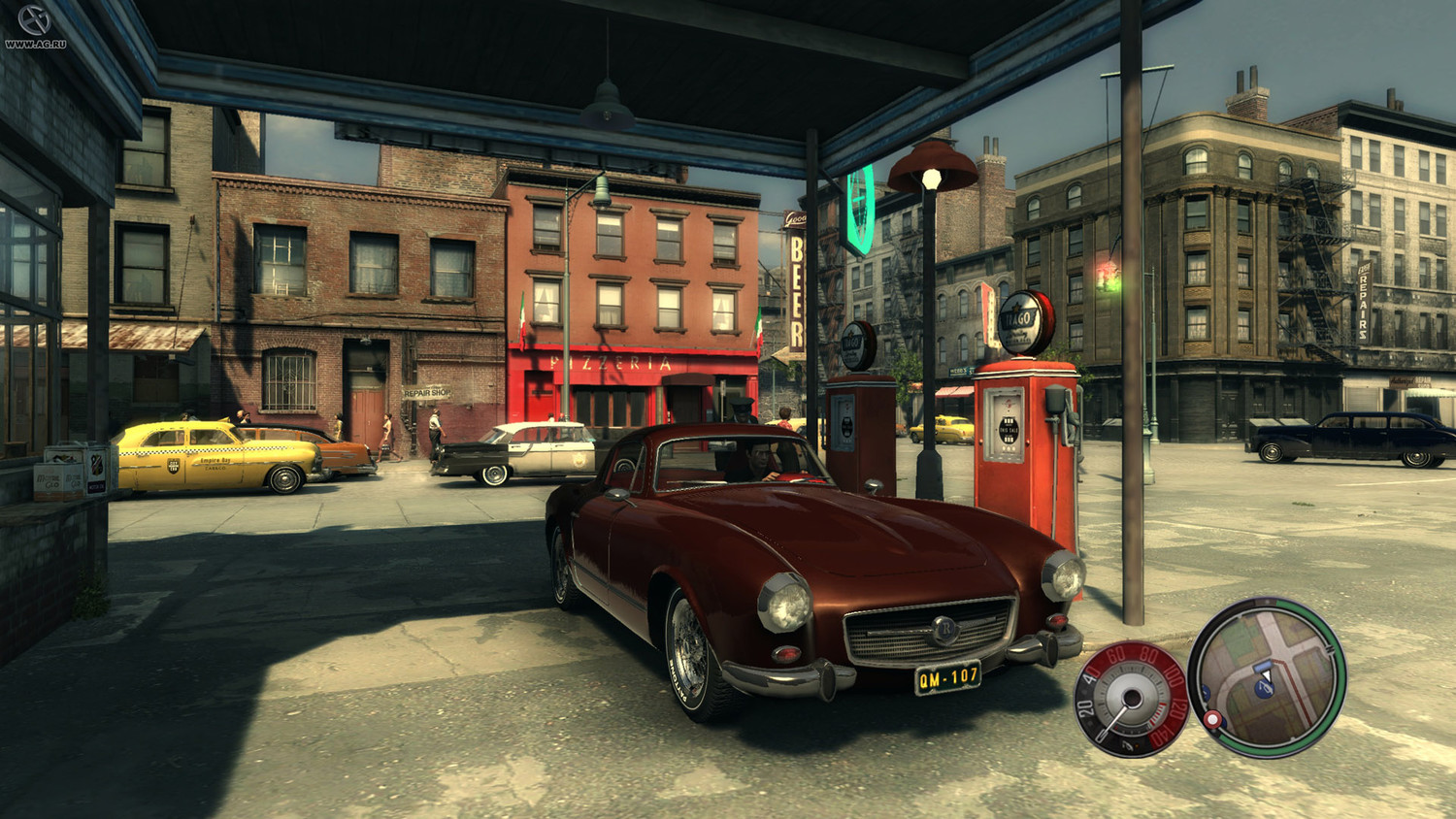Select the red gas station marker on the minimap
This screenshot has width=1456, height=819.
[x=1212, y=718]
